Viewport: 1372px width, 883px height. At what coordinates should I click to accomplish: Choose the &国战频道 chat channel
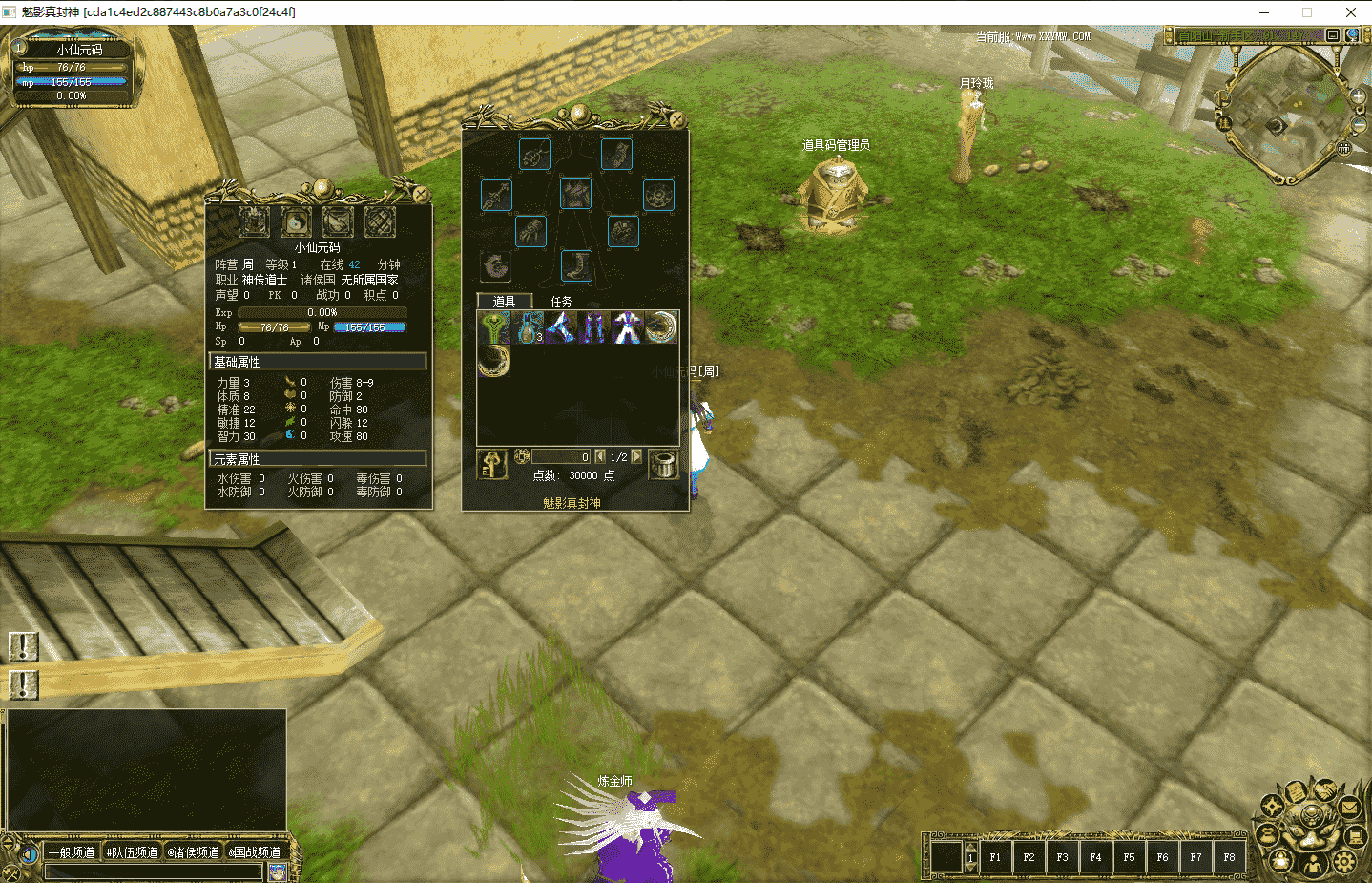(x=255, y=852)
